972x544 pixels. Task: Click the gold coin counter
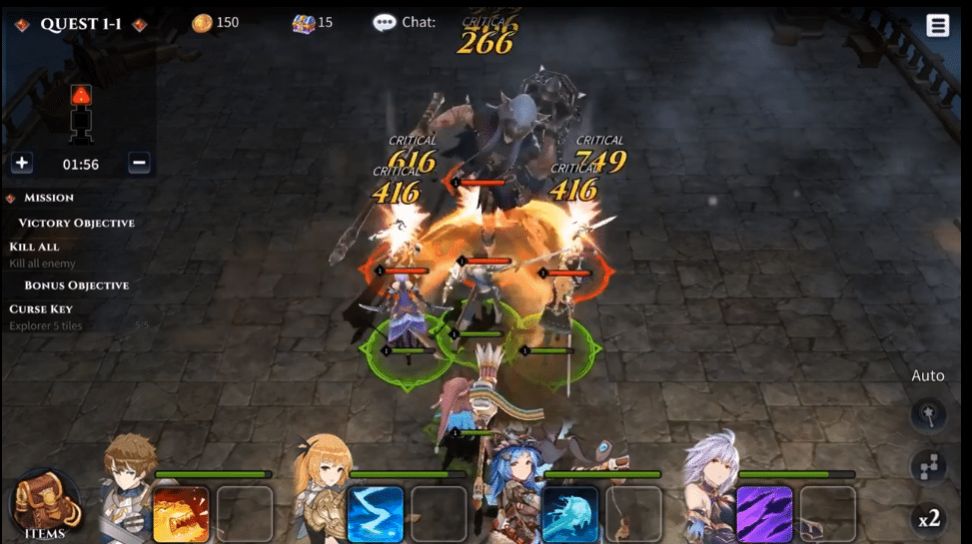215,22
